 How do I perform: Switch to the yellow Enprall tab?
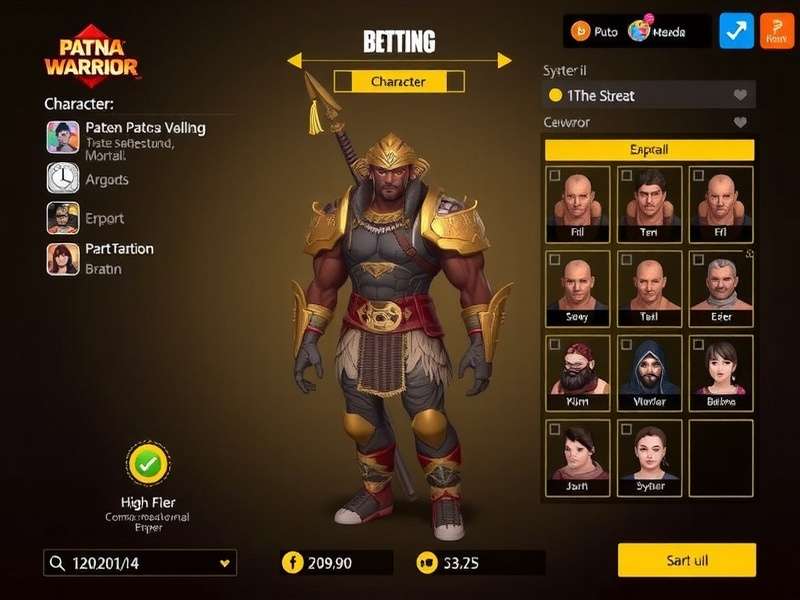tap(649, 149)
